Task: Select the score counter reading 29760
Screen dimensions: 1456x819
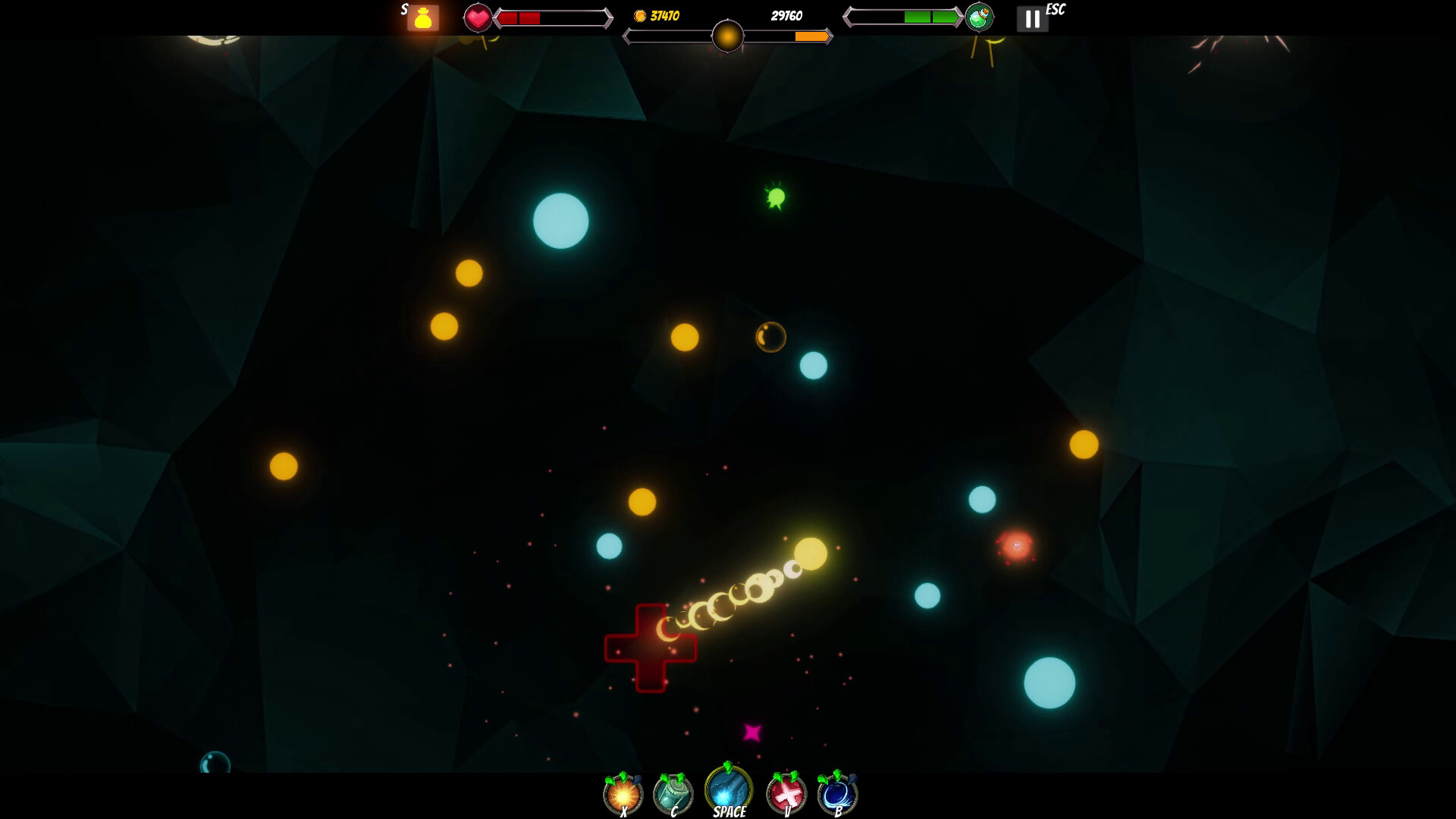Action: [786, 15]
